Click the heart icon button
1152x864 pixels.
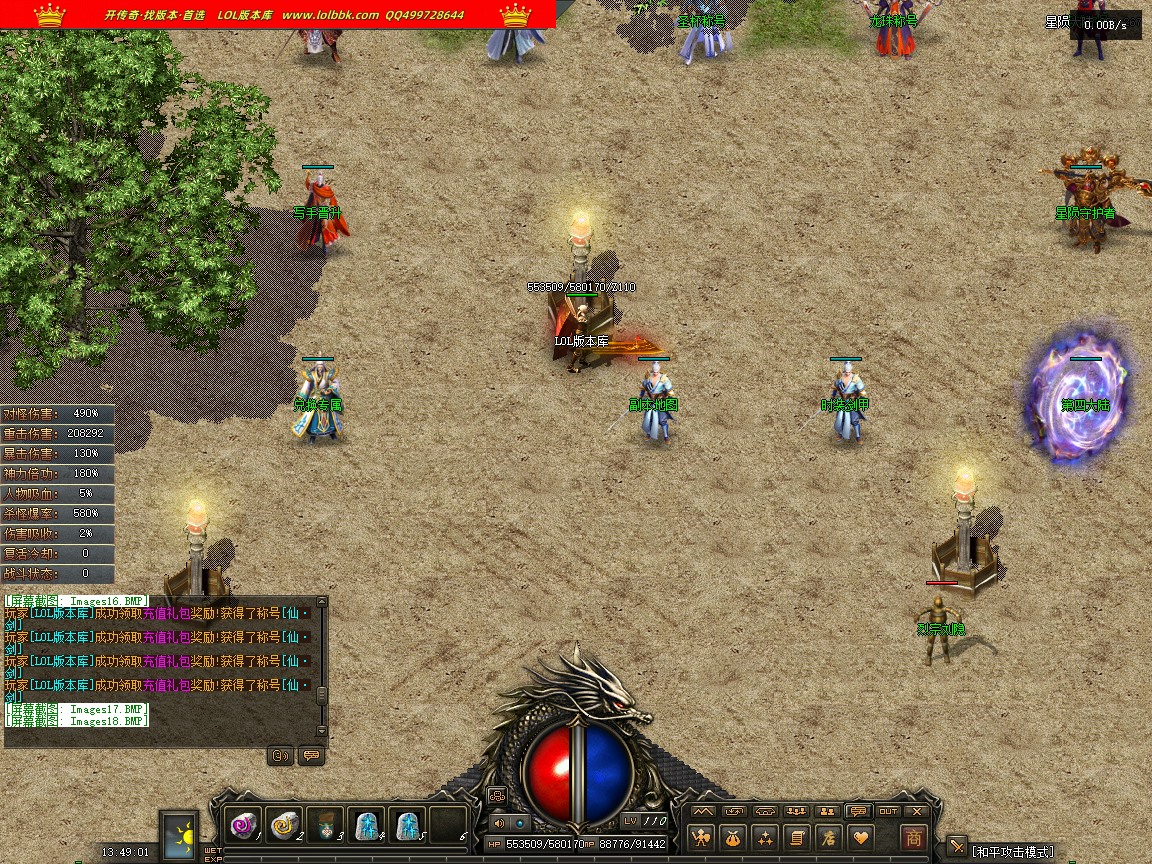point(859,838)
